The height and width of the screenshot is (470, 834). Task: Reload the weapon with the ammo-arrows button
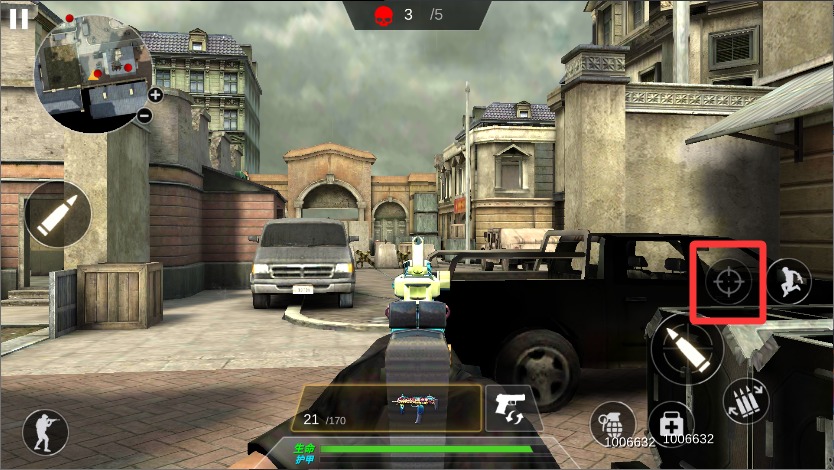tap(746, 401)
